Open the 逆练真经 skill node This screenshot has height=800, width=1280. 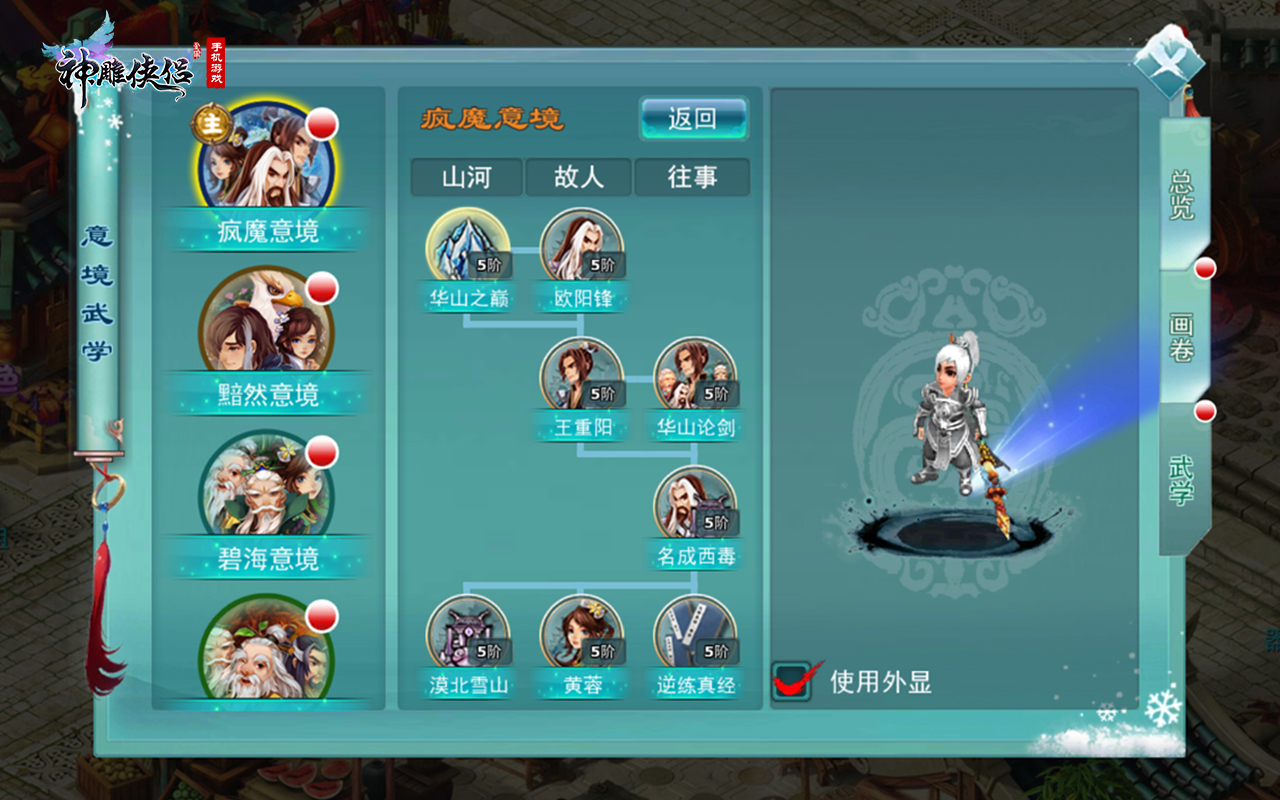point(695,635)
